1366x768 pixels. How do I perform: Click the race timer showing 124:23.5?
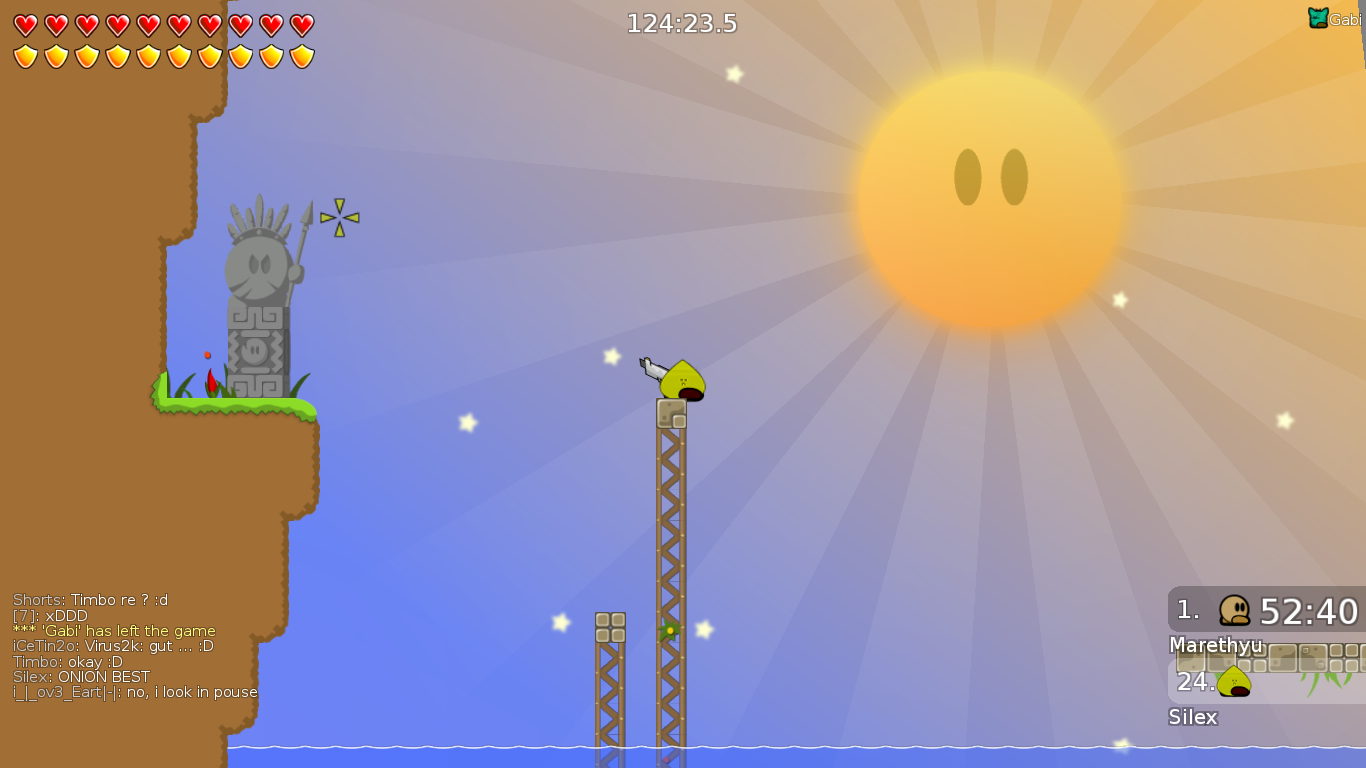click(x=681, y=22)
